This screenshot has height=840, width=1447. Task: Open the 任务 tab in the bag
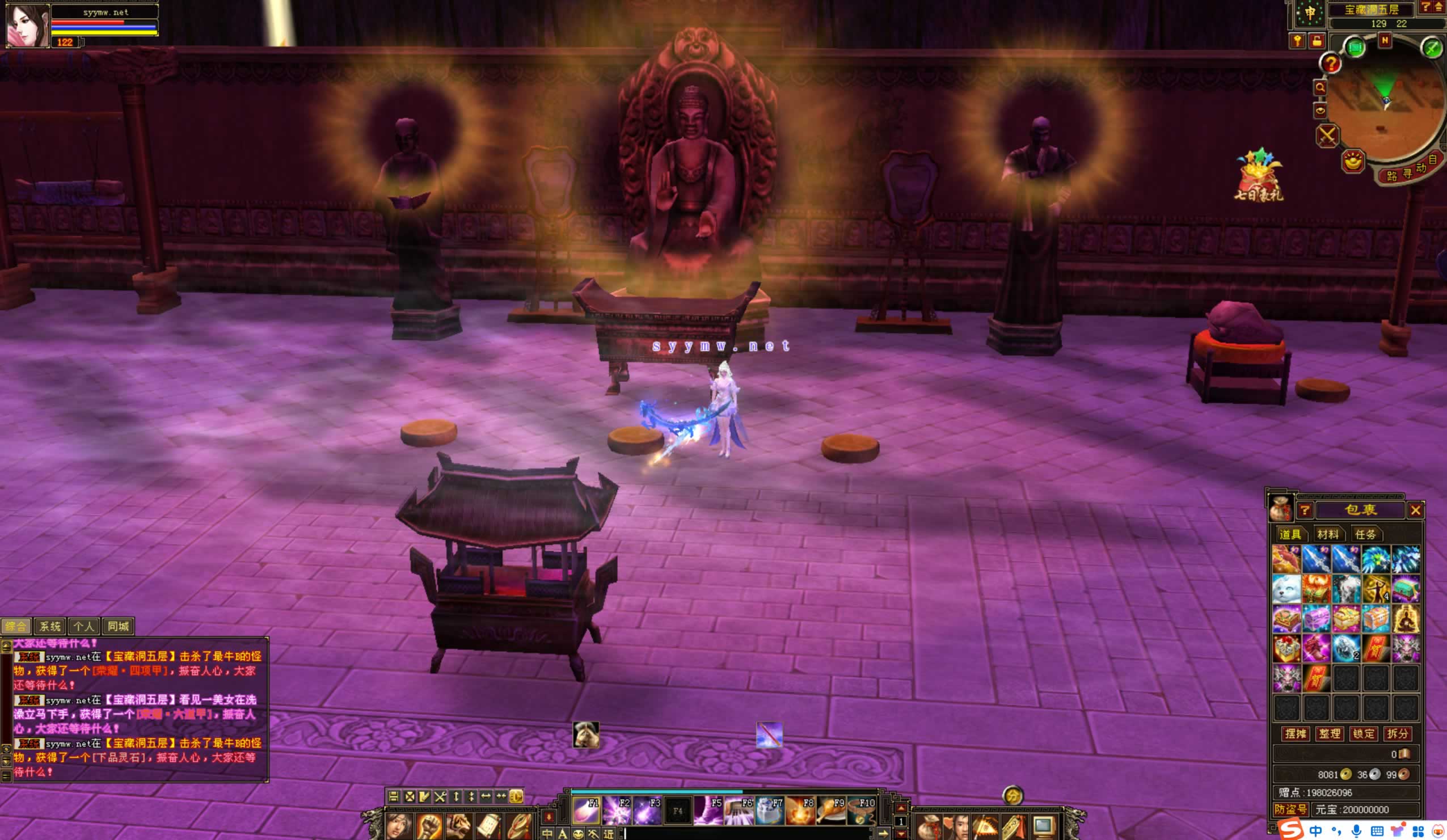pos(1365,534)
